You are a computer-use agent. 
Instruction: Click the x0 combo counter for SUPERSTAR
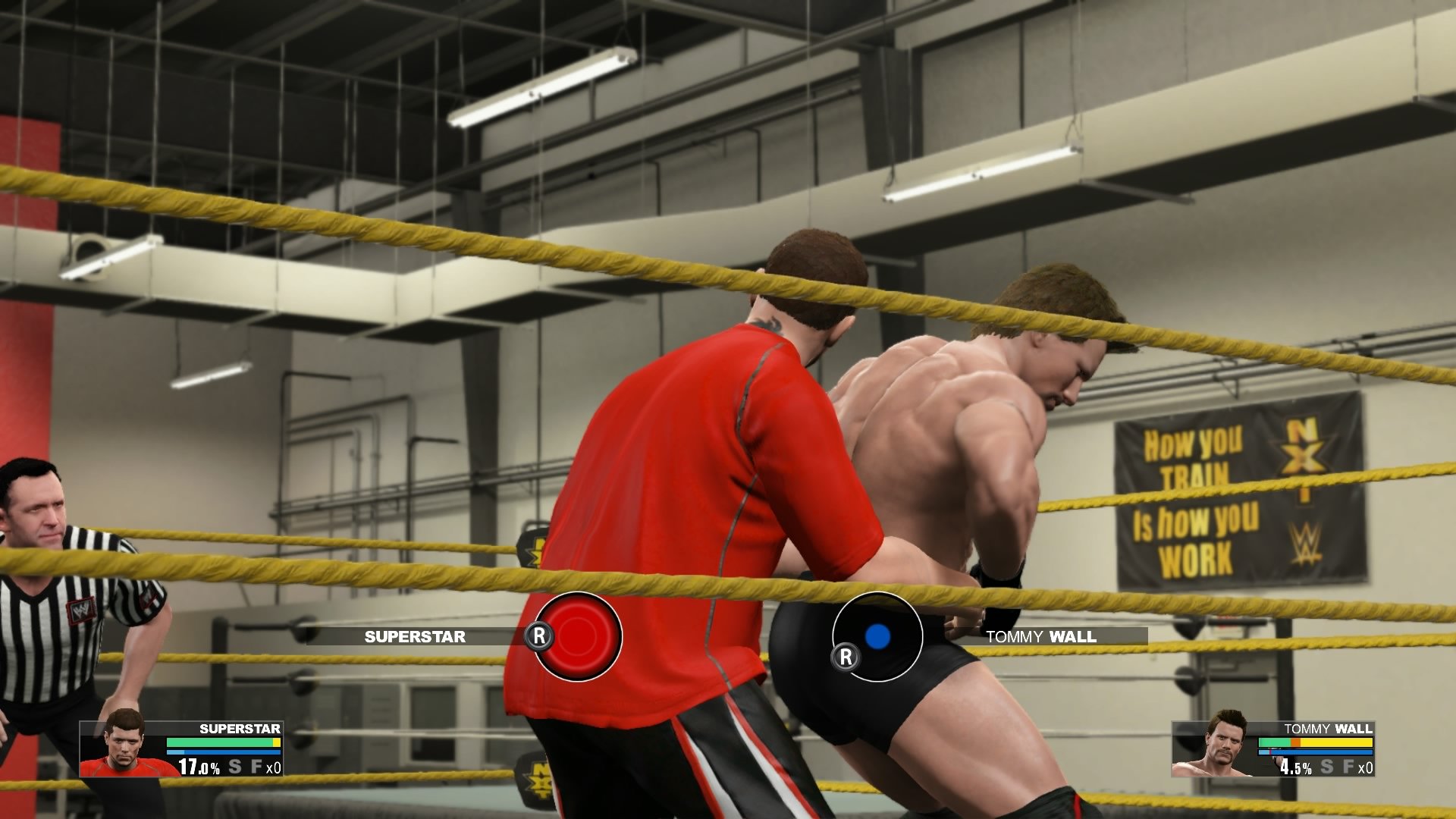tap(274, 767)
